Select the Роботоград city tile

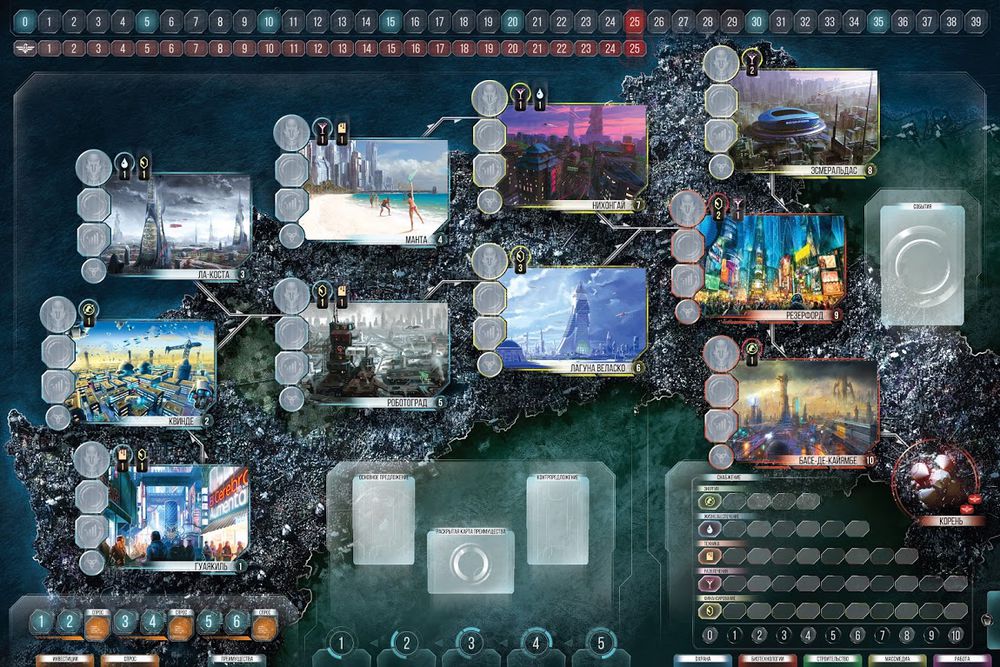[x=376, y=353]
